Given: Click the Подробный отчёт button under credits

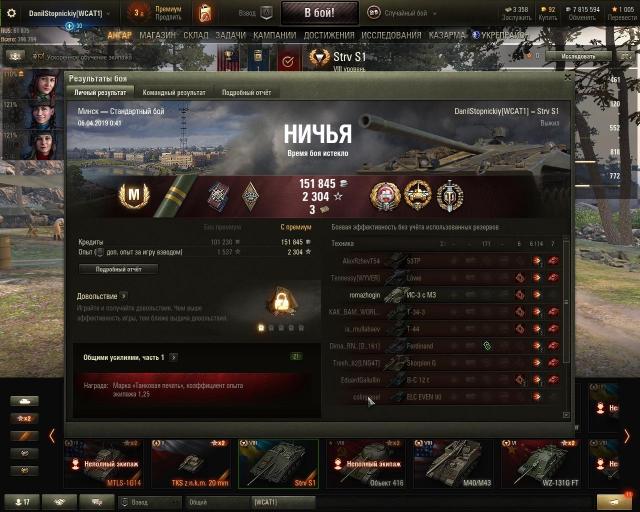Looking at the screenshot, I should (118, 269).
